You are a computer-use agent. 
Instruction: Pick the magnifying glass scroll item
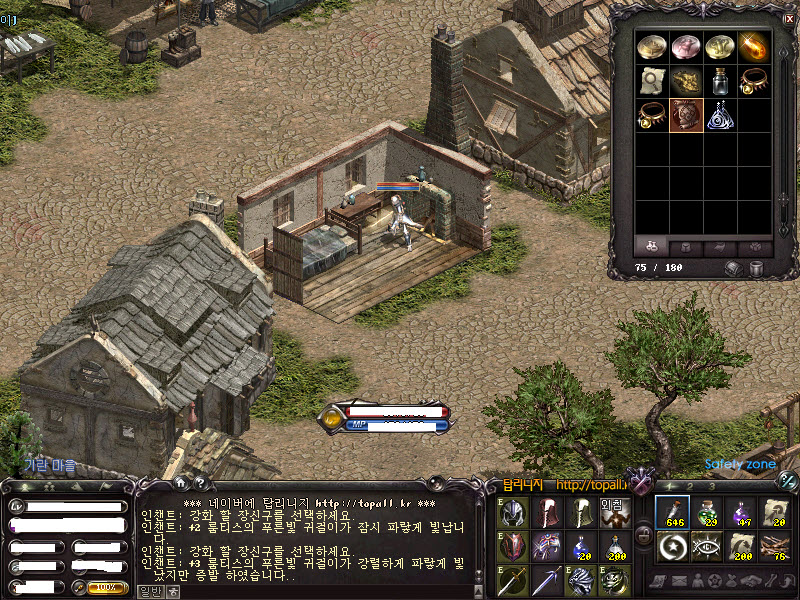click(651, 81)
